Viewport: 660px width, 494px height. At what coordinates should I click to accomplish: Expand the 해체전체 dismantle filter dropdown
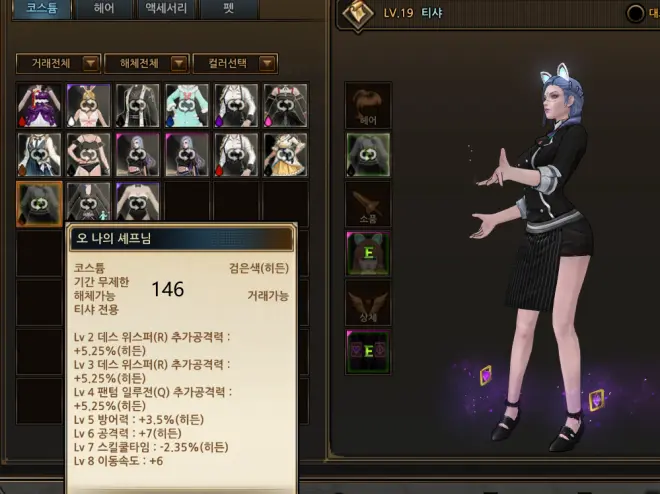tap(146, 63)
